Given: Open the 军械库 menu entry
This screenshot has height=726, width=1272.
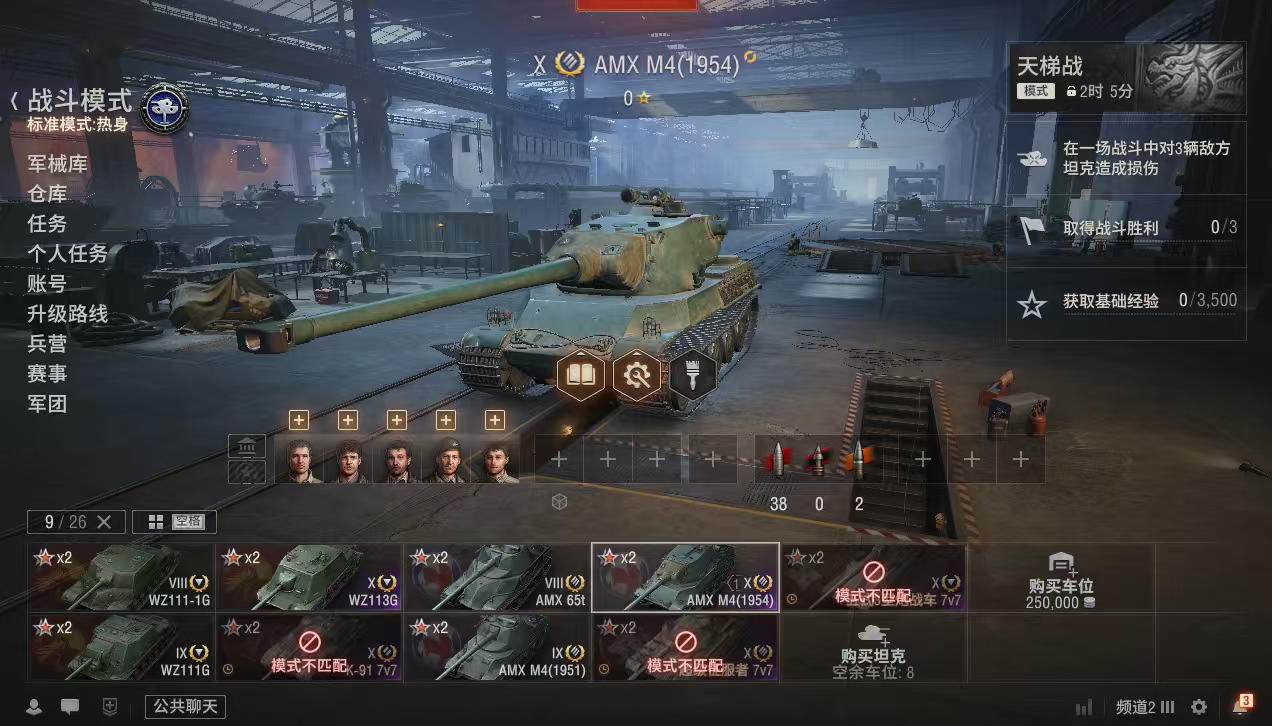Looking at the screenshot, I should (x=57, y=164).
